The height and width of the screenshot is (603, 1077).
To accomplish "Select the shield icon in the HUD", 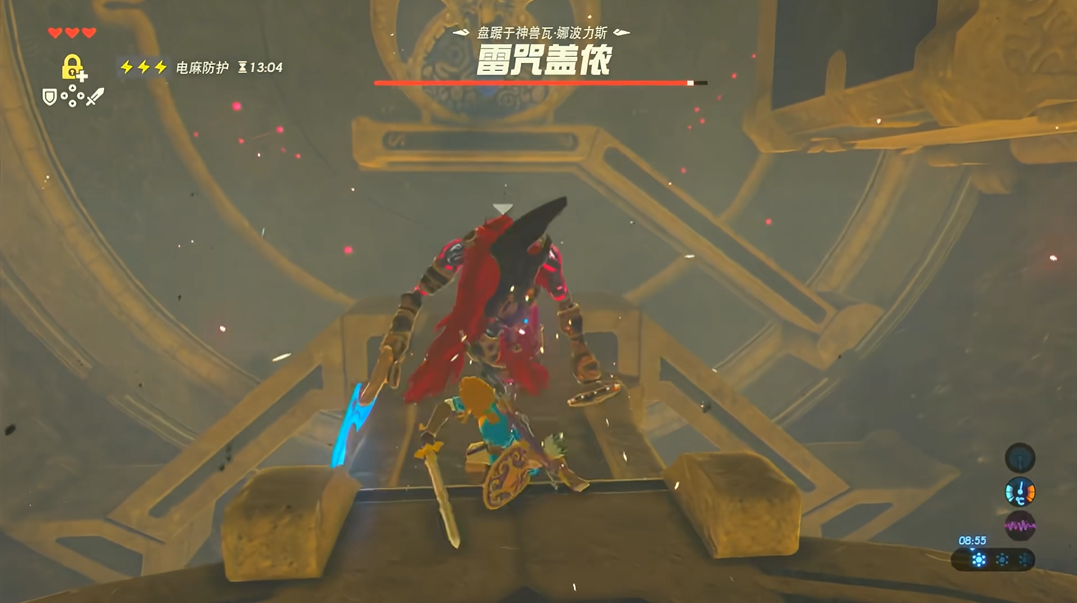I will (x=49, y=96).
